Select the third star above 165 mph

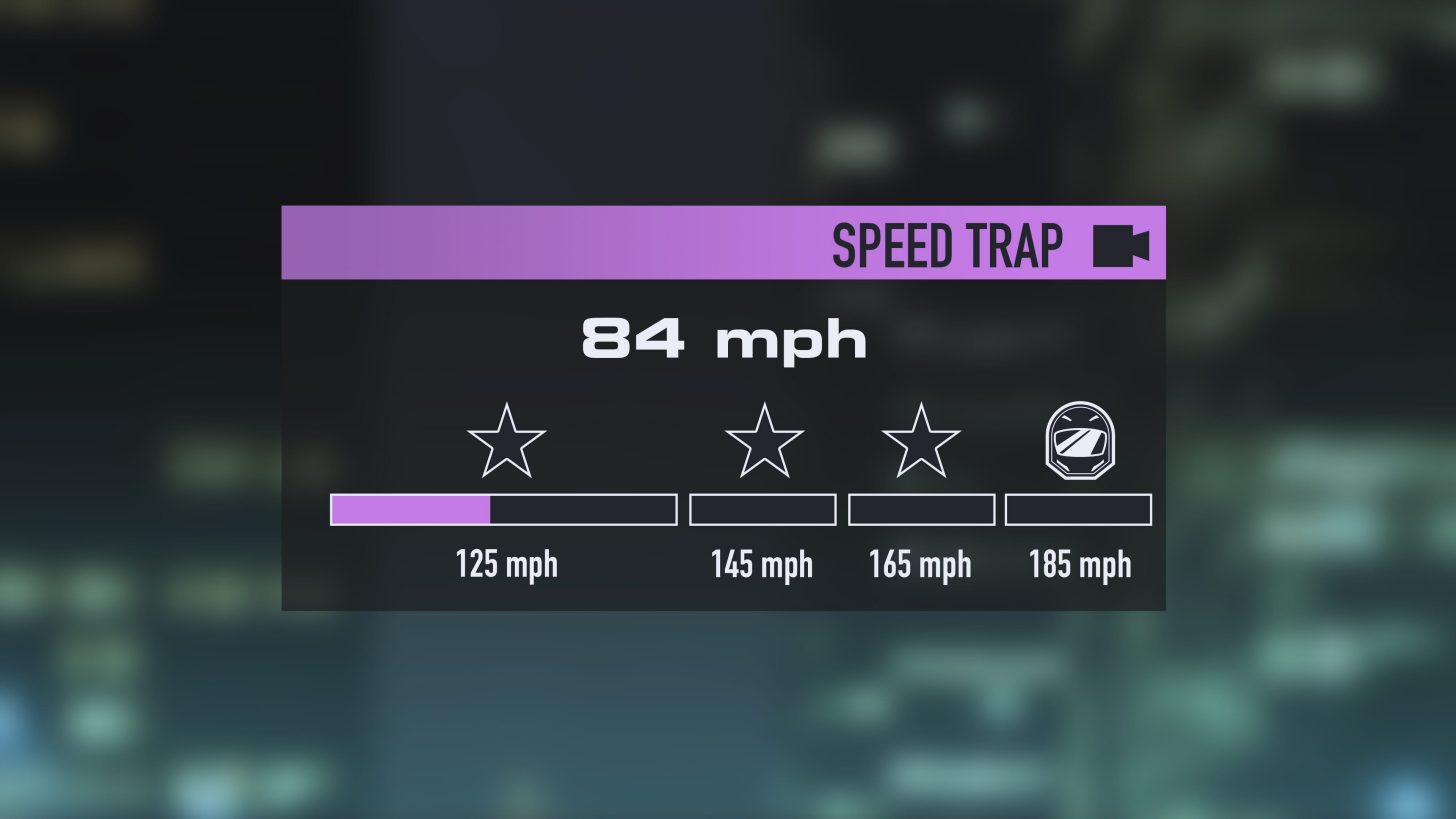click(920, 441)
